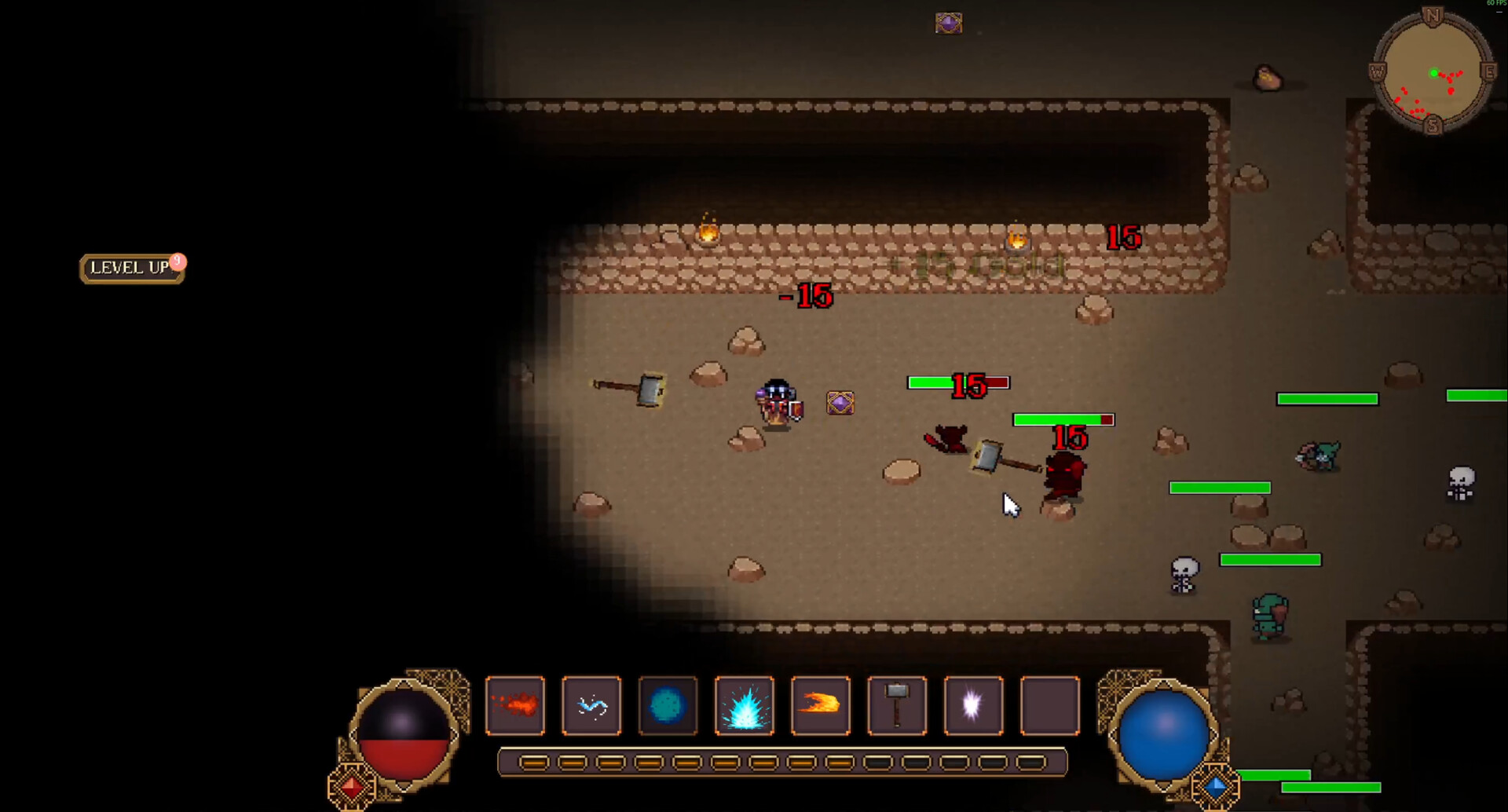Image resolution: width=1508 pixels, height=812 pixels.
Task: Activate the white light burst spell icon
Action: point(973,705)
